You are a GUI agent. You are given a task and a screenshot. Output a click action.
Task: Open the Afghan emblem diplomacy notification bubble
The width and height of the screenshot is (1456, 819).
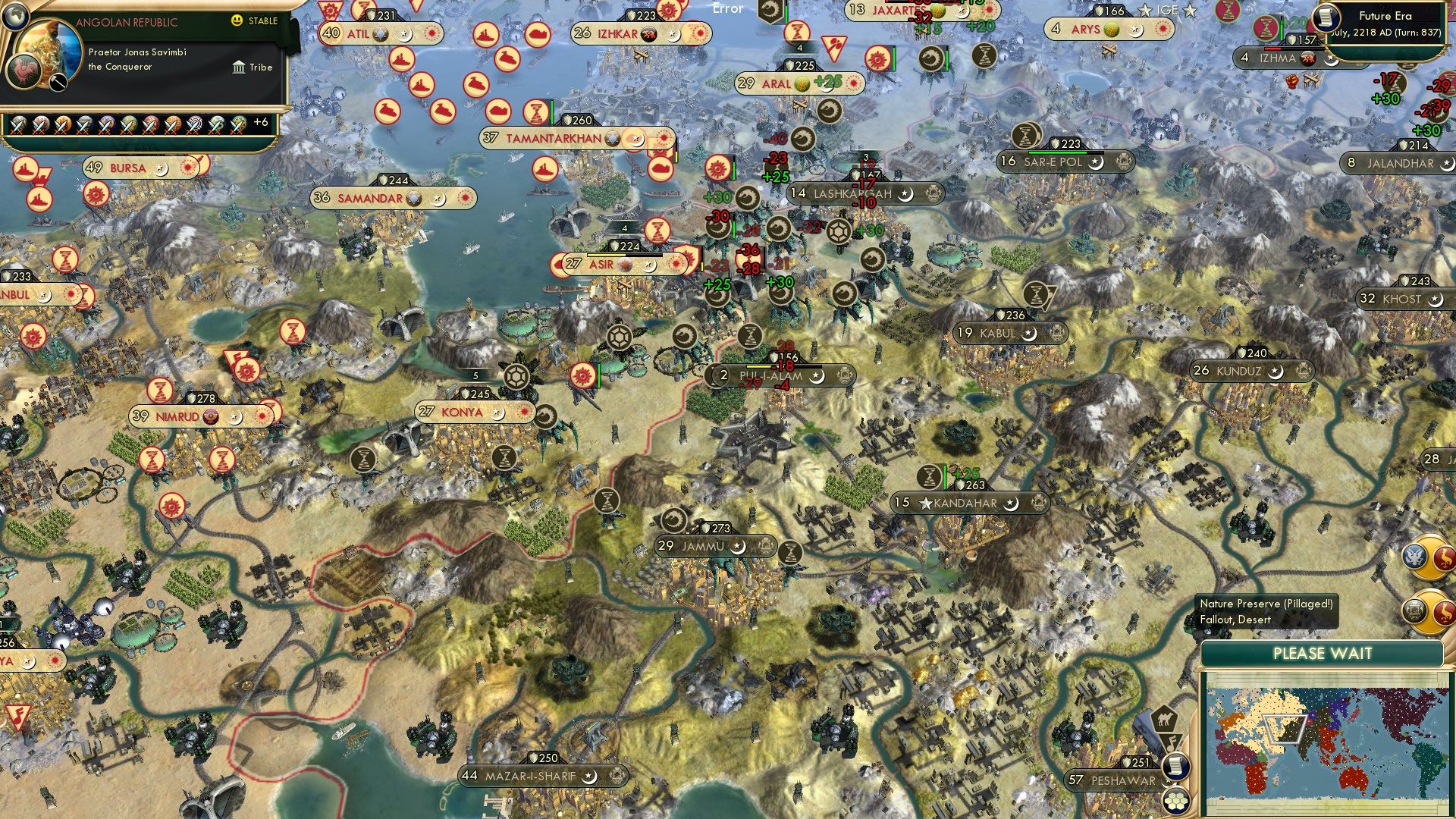(1415, 610)
